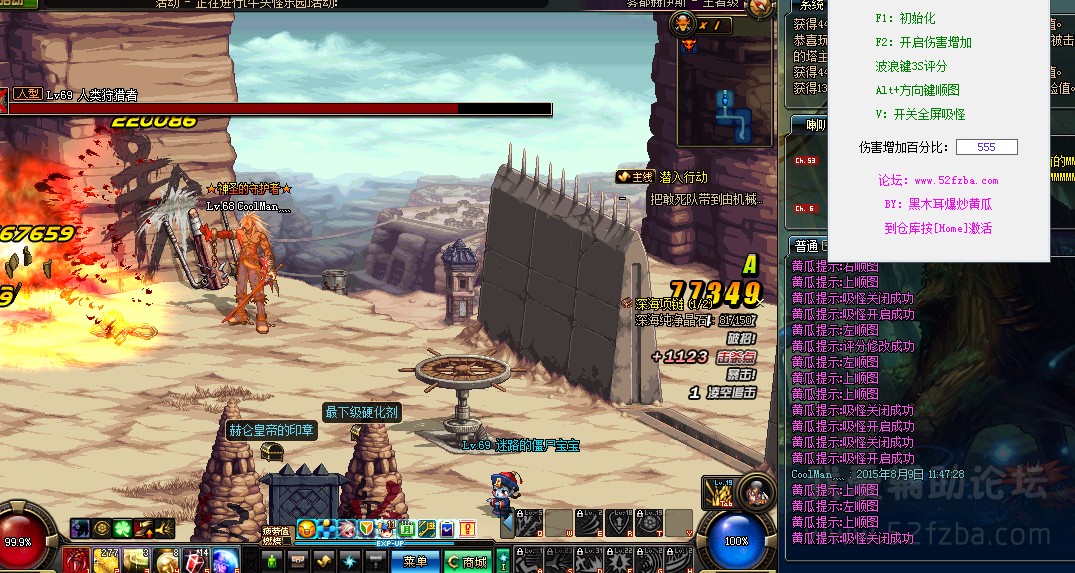Open the 商城 shop button

point(467,562)
